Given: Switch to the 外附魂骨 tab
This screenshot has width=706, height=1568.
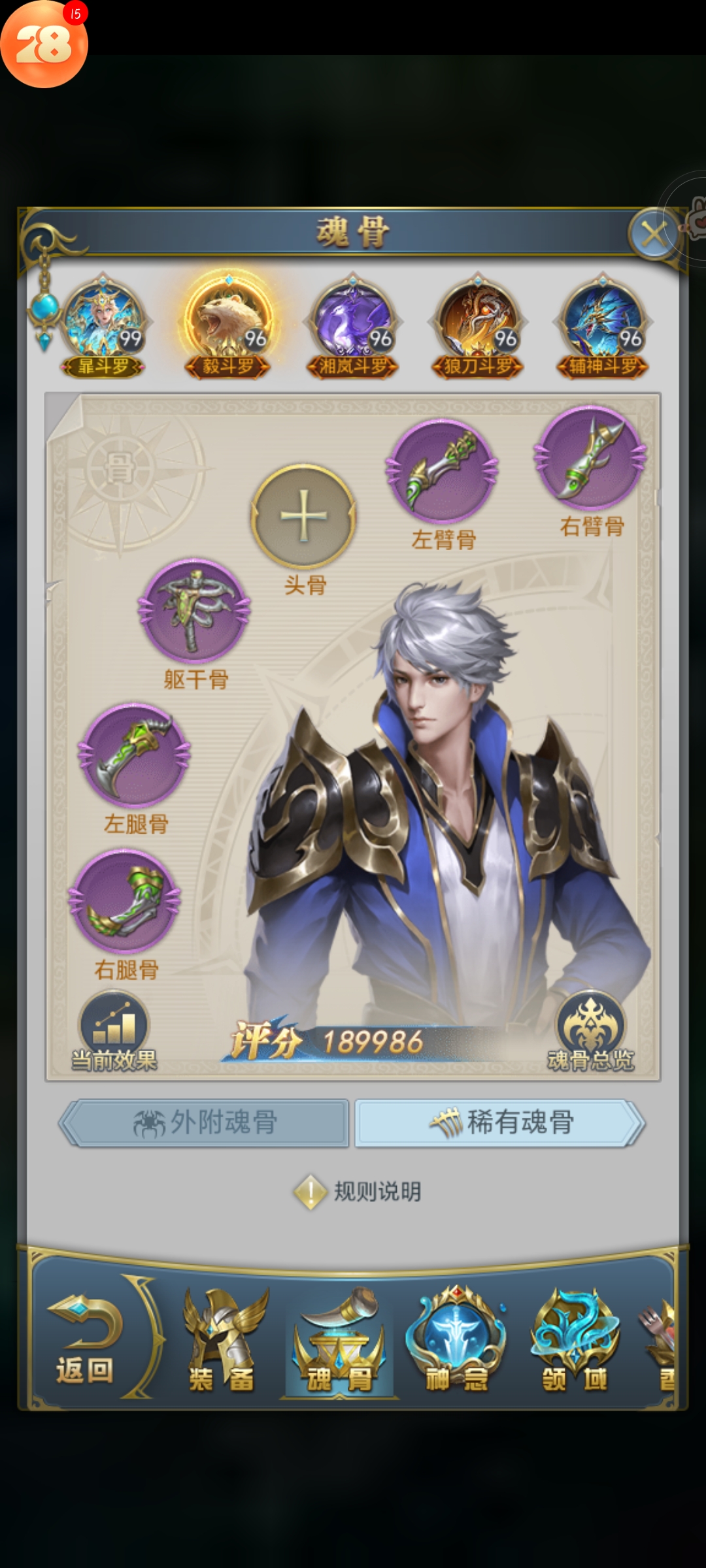Looking at the screenshot, I should [x=204, y=1122].
